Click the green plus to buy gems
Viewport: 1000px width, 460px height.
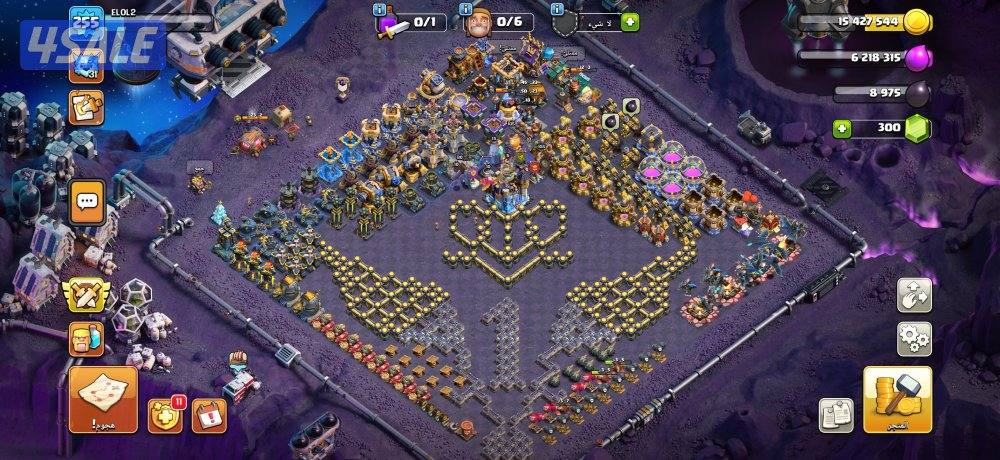tap(843, 129)
